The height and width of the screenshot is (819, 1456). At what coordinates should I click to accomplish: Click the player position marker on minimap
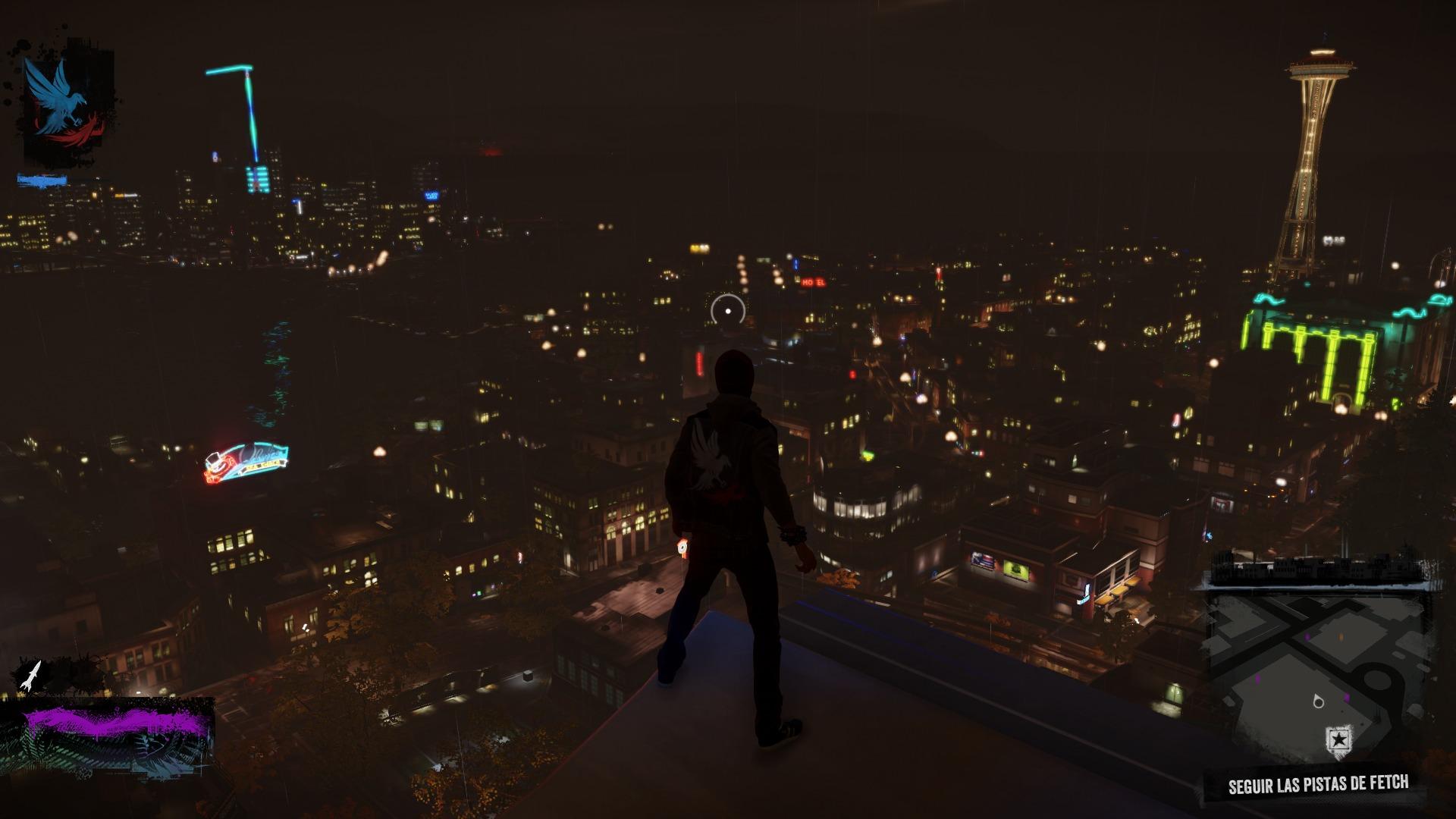1318,701
